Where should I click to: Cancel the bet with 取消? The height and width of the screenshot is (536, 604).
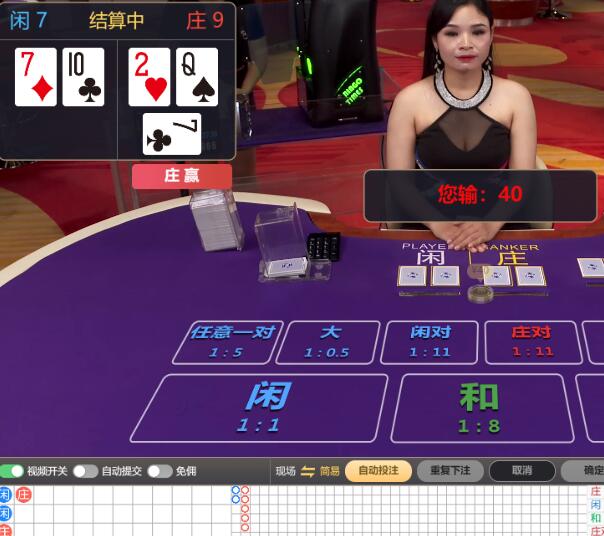(x=521, y=471)
